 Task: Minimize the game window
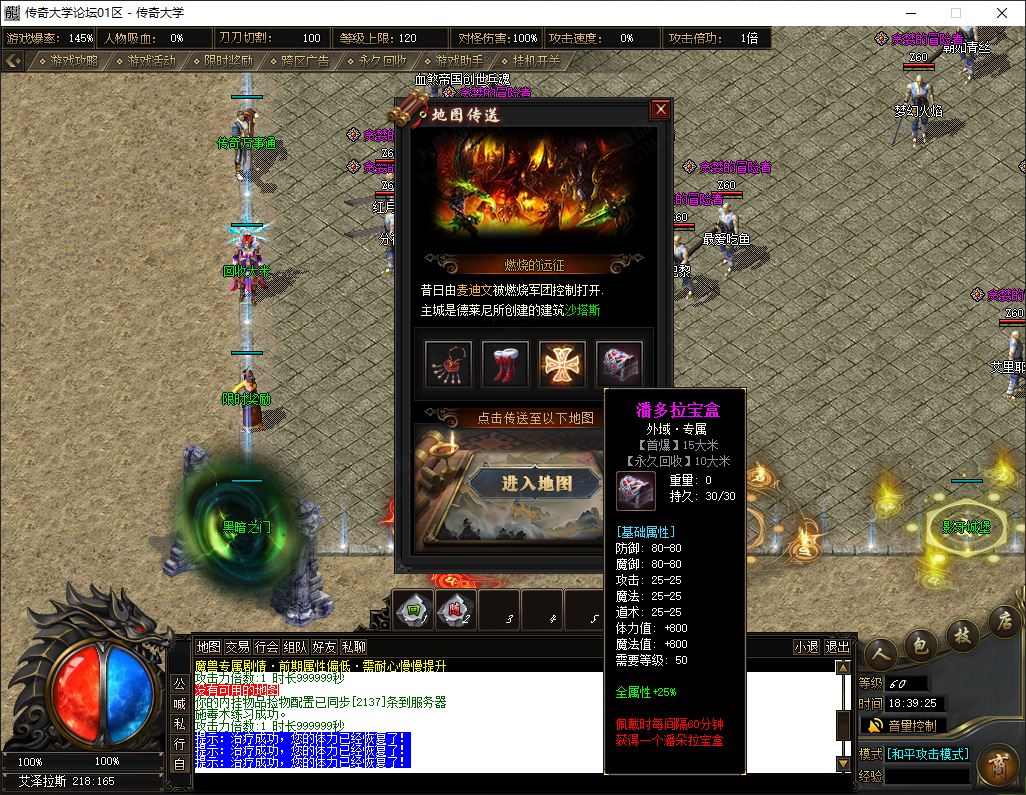click(x=909, y=13)
